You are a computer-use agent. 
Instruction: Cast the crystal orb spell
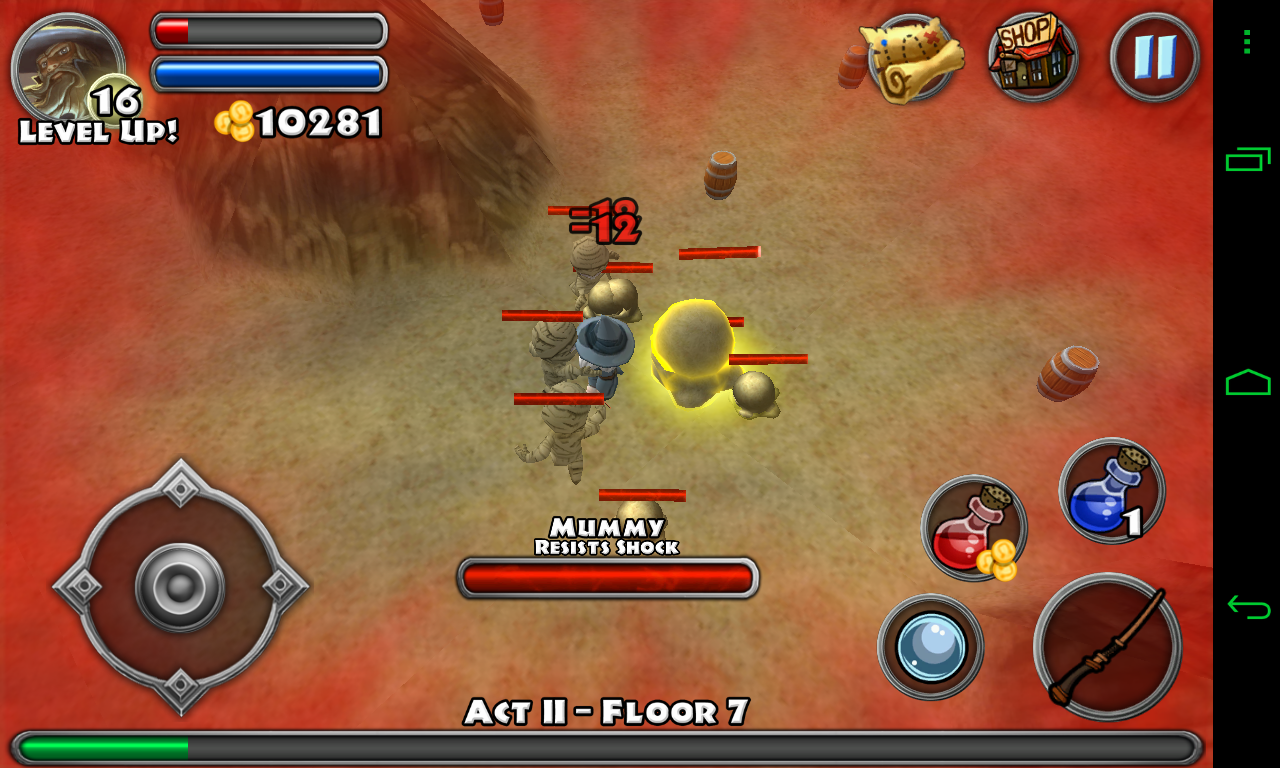click(x=930, y=647)
